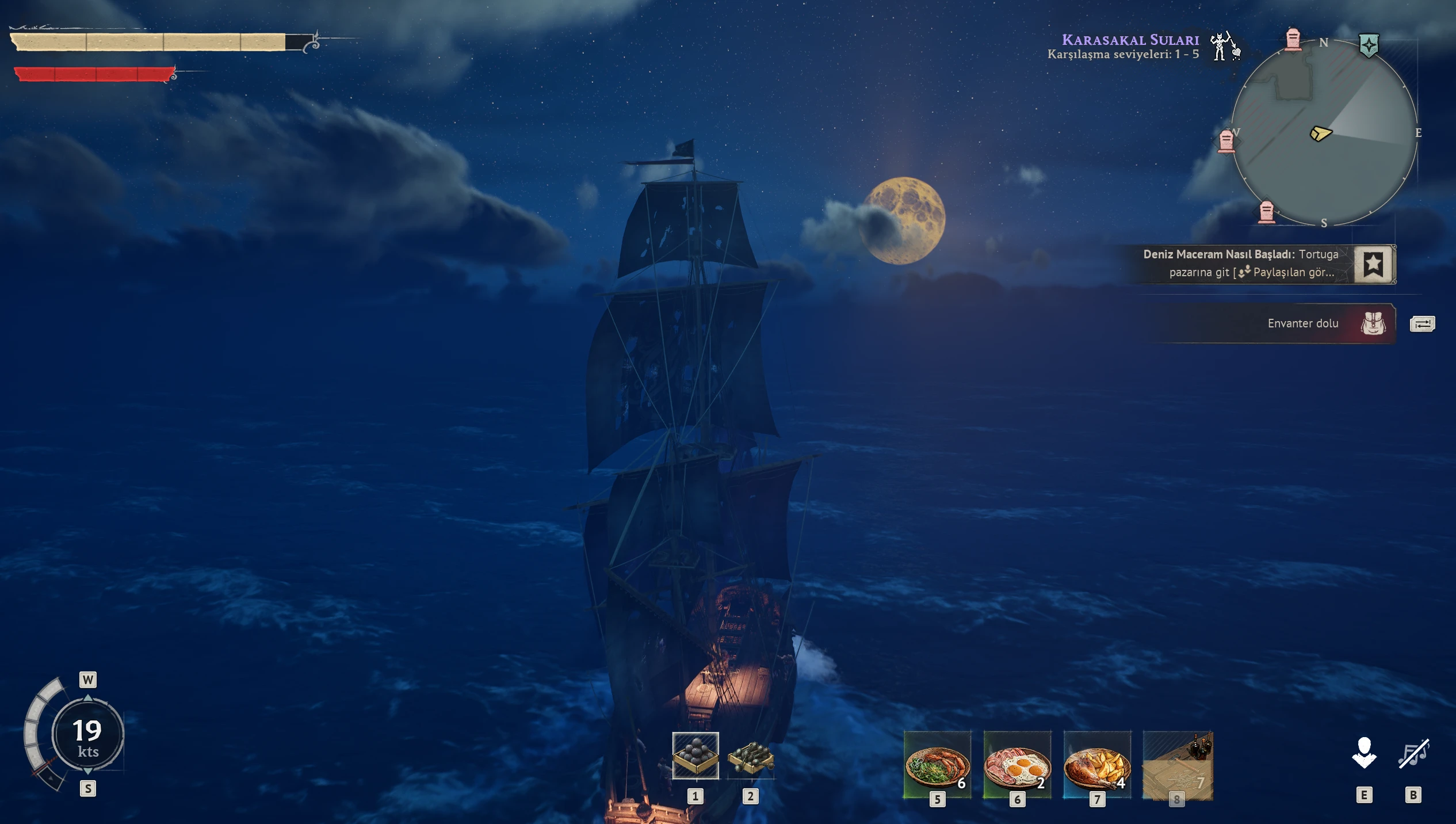The height and width of the screenshot is (824, 1456).
Task: Click the quest star bookmark icon
Action: pos(1374,264)
